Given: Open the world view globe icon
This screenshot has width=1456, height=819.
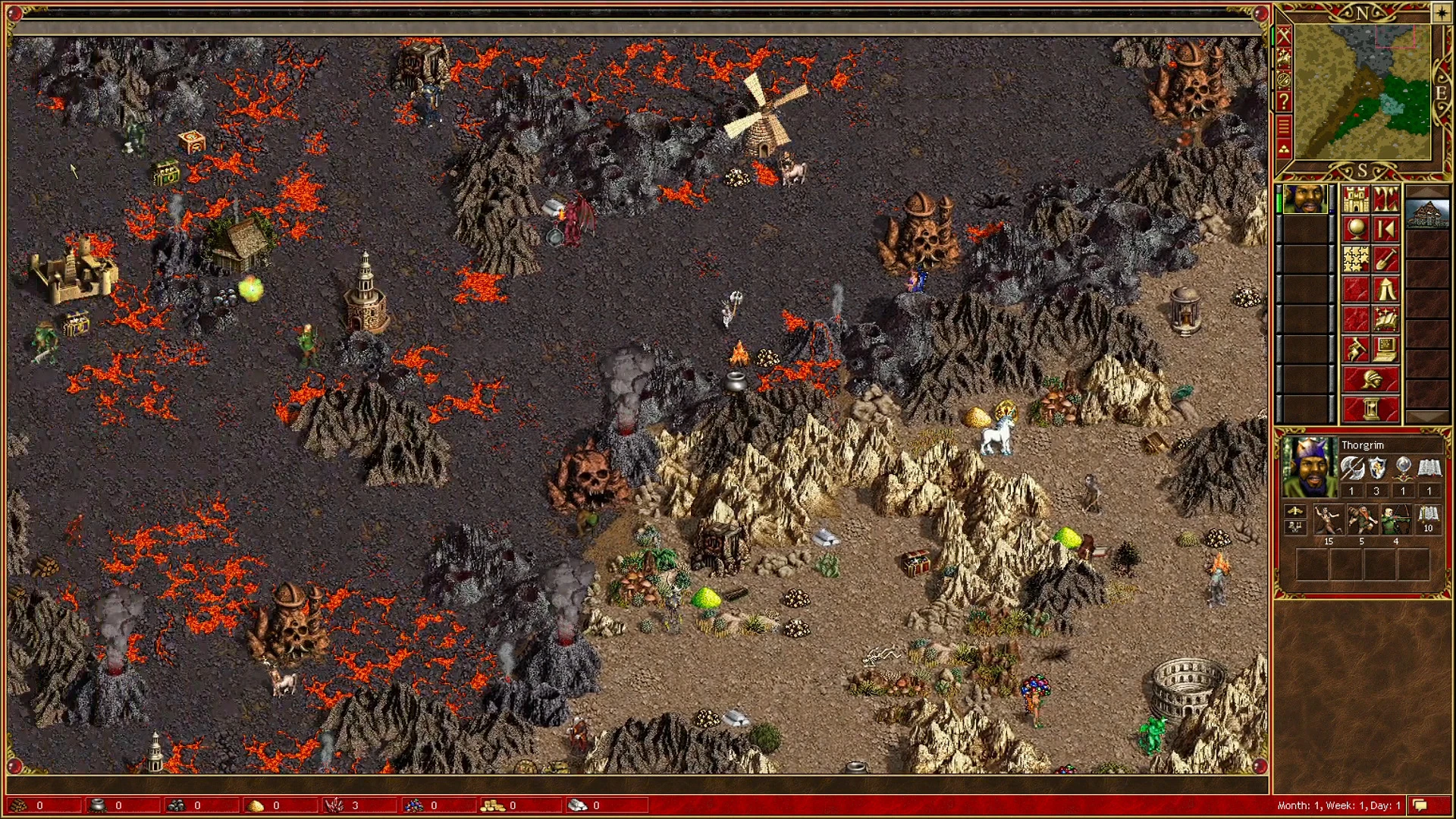Looking at the screenshot, I should 1354,228.
